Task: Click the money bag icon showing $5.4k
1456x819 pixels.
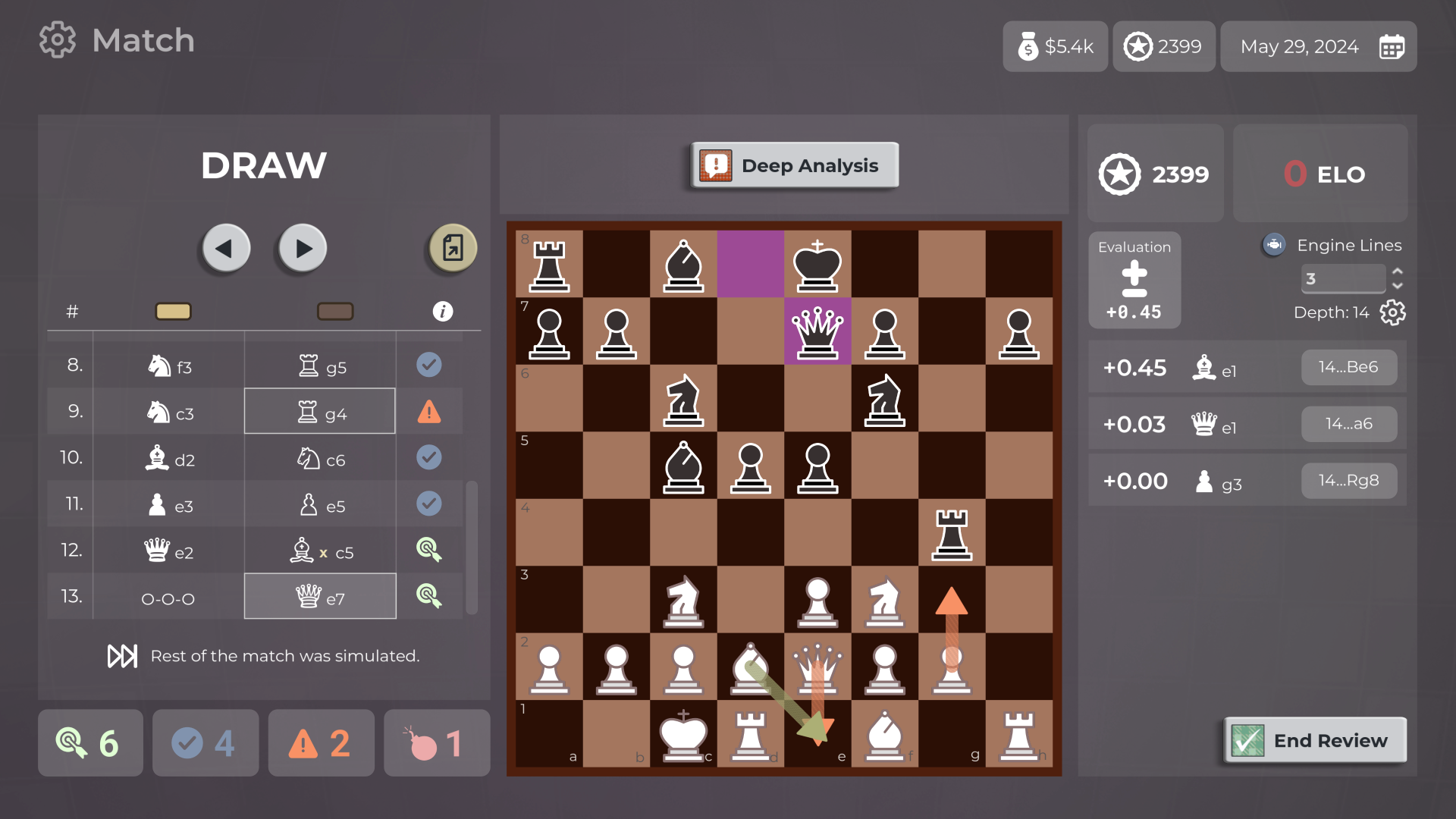Action: [x=1029, y=46]
